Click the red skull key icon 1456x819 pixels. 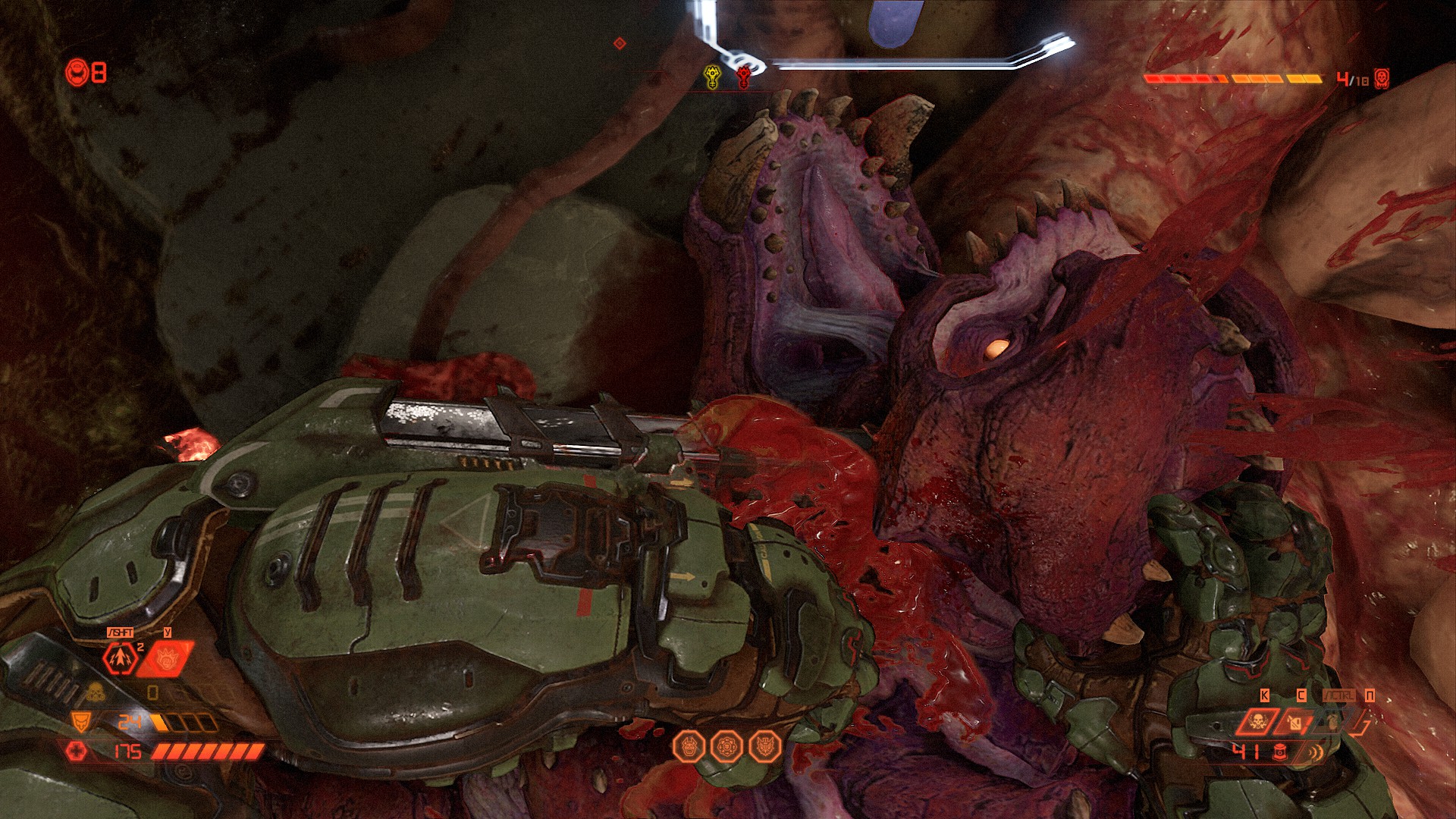(745, 77)
